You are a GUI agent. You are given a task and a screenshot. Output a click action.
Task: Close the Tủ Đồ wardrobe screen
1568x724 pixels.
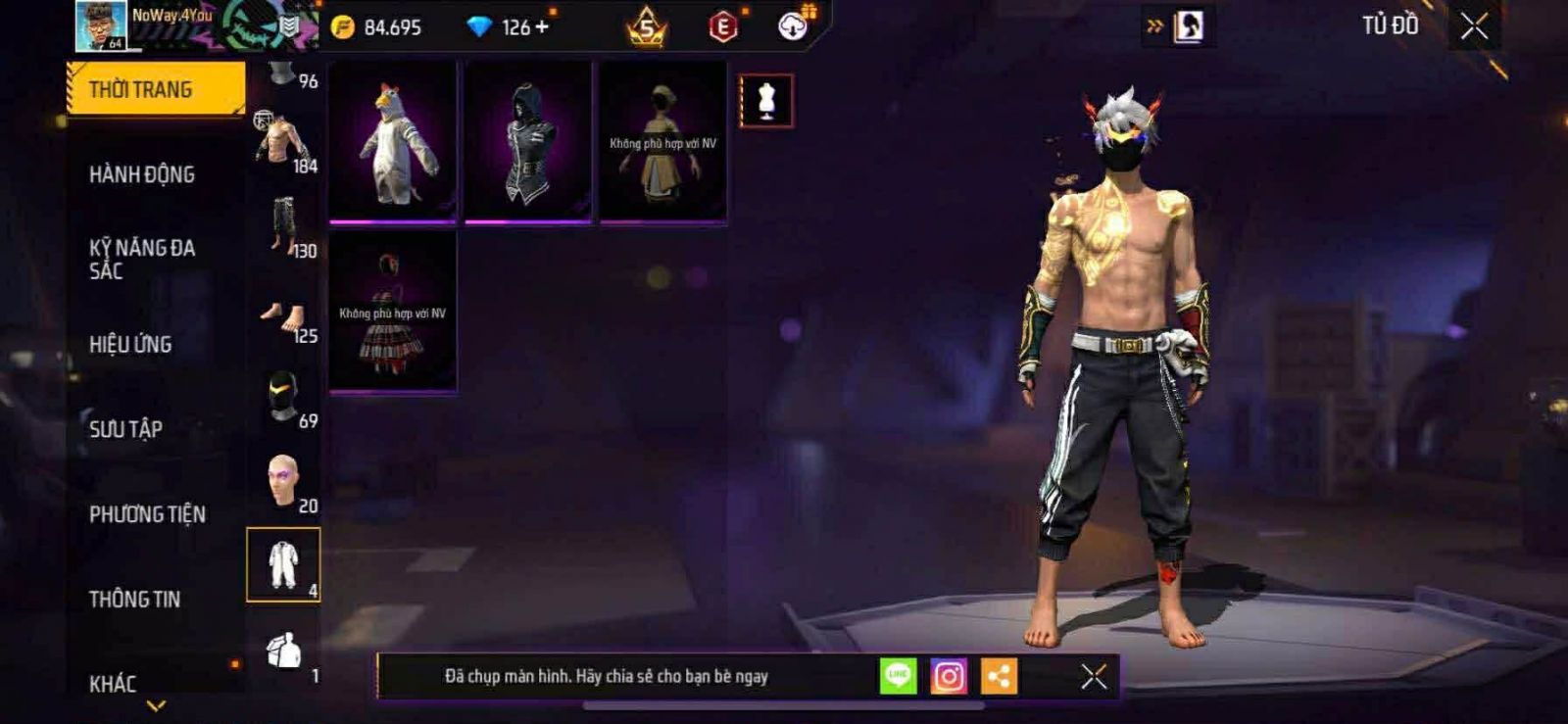[1474, 26]
